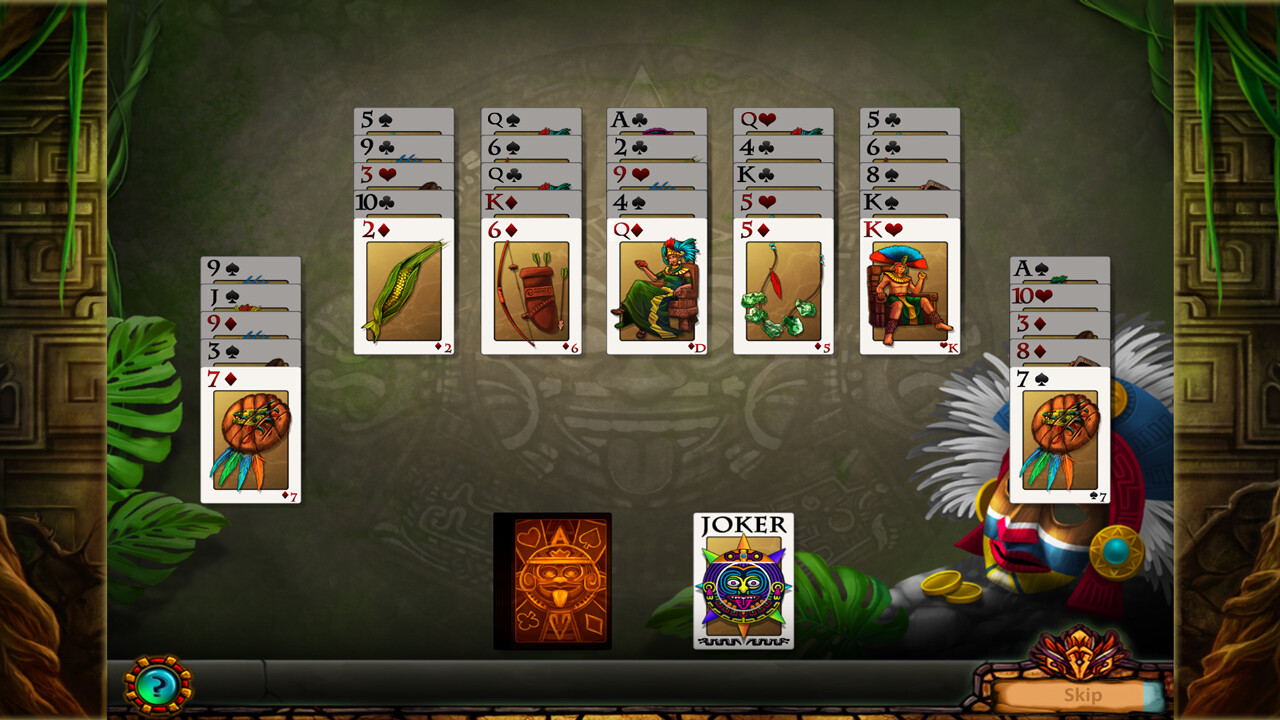Click the 7 of diamonds paw card
Viewport: 1280px width, 720px height.
click(x=252, y=430)
